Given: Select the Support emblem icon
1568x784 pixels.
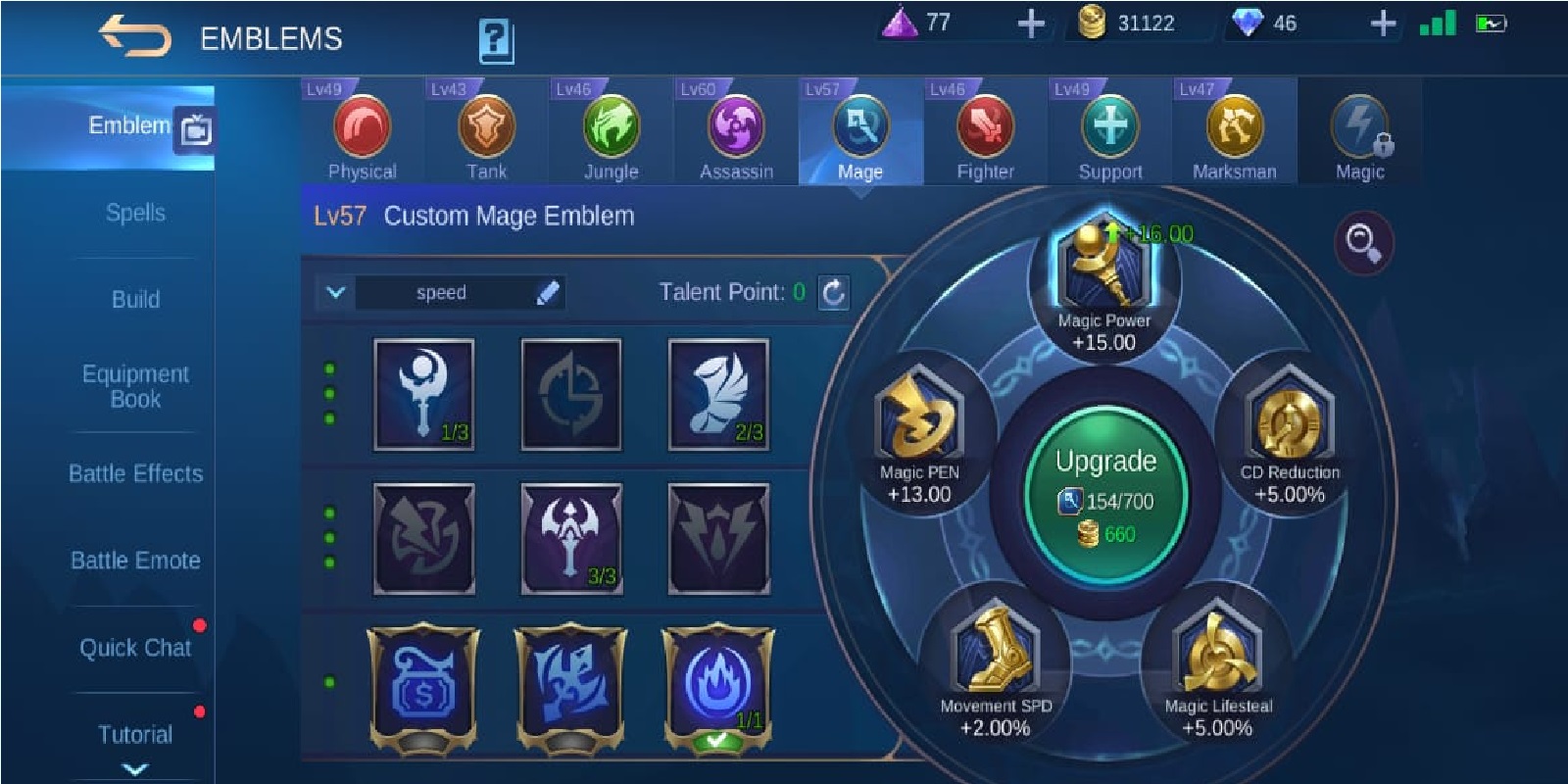Looking at the screenshot, I should pyautogui.click(x=1108, y=127).
